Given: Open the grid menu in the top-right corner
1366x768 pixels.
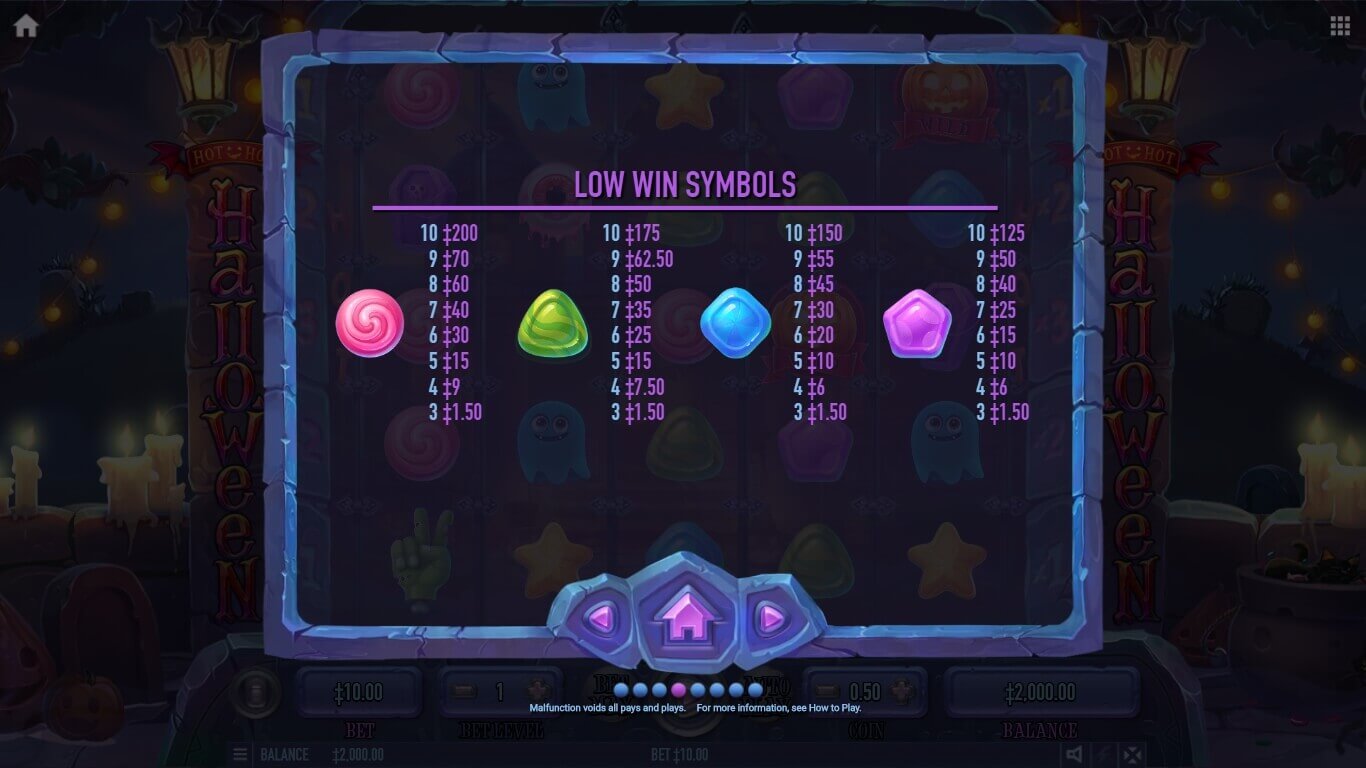Looking at the screenshot, I should (x=1340, y=26).
